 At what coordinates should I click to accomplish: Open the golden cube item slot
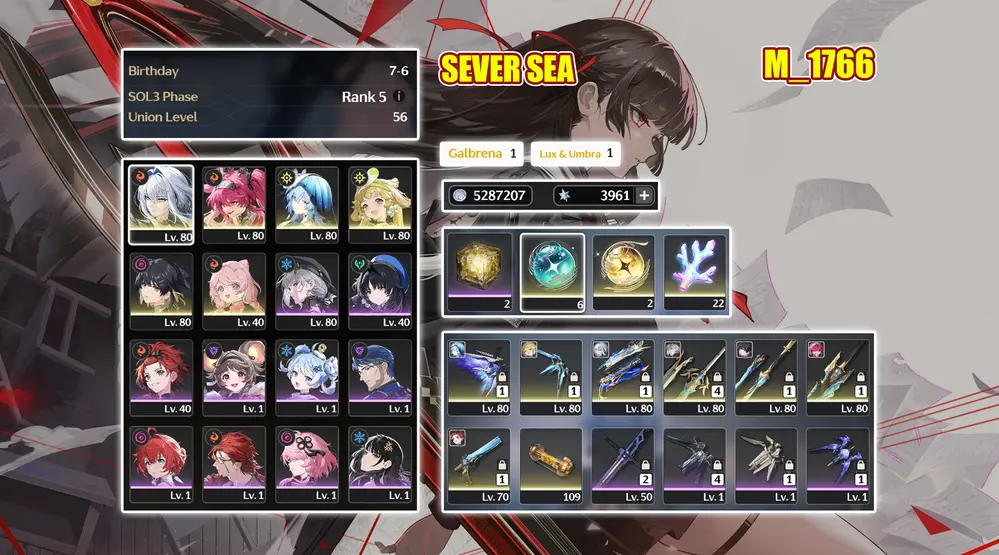(x=480, y=272)
